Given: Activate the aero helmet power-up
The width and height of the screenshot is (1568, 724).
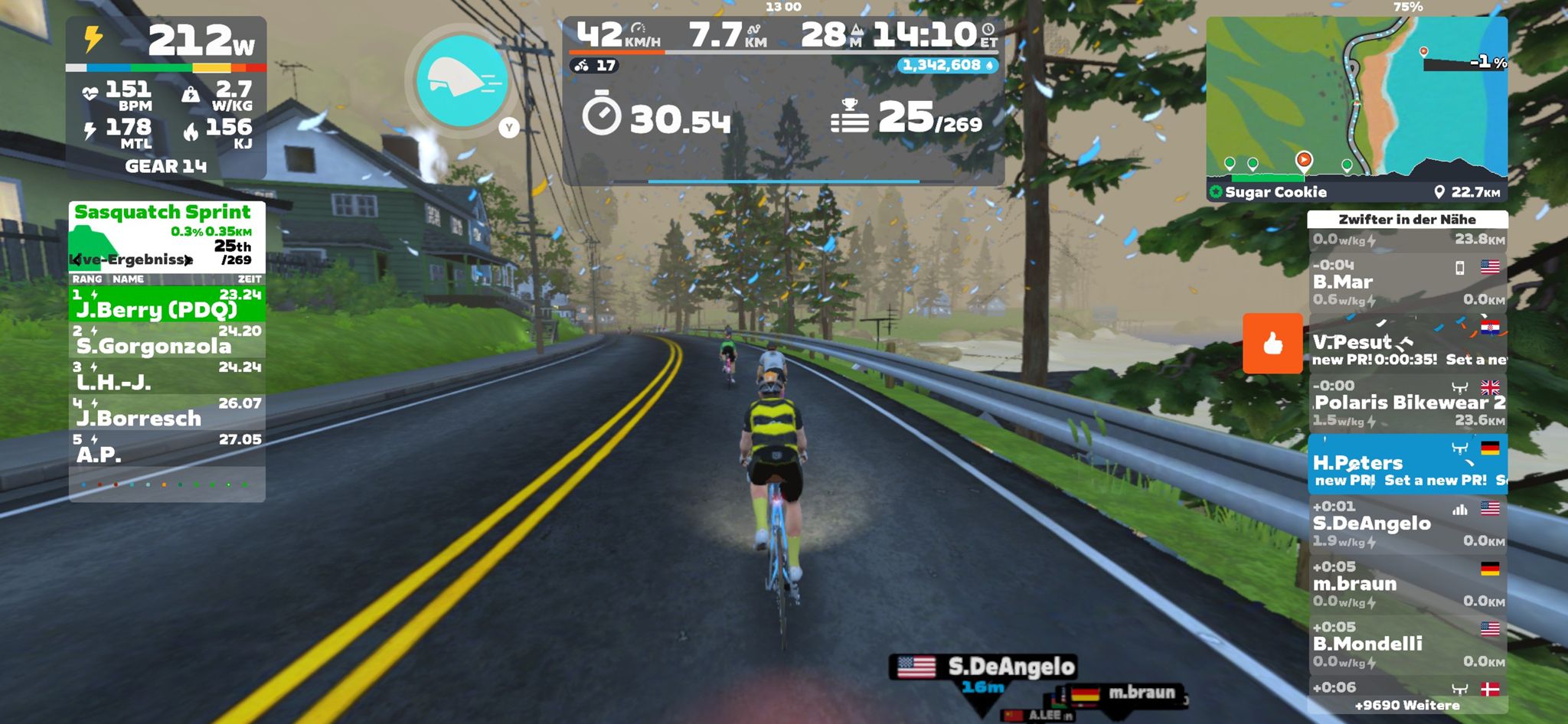Looking at the screenshot, I should point(462,81).
